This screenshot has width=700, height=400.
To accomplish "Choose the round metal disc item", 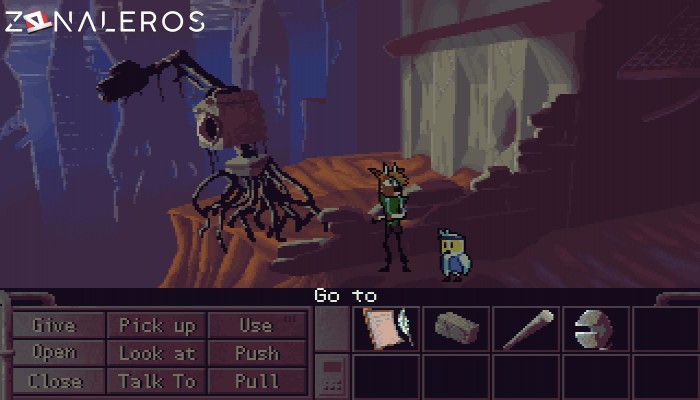I will 596,329.
